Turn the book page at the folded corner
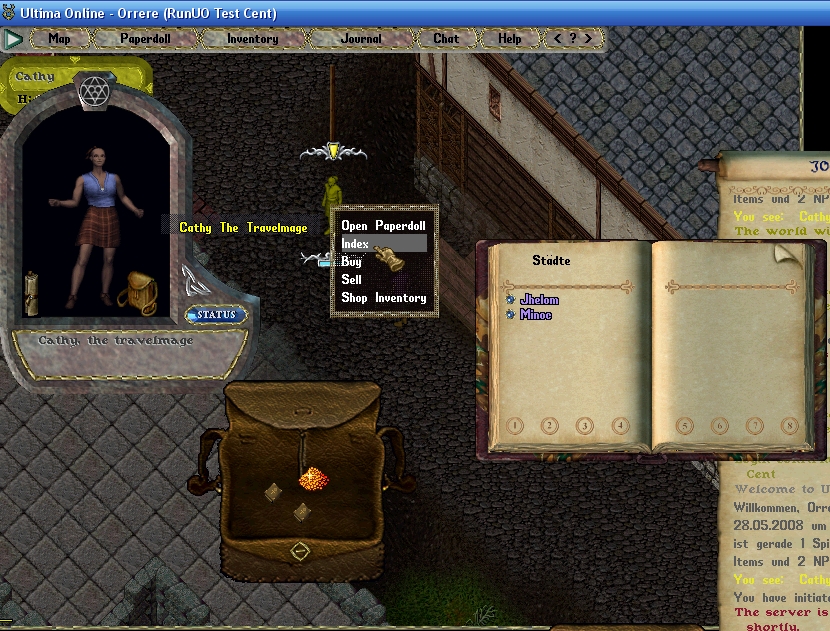The height and width of the screenshot is (631, 830). click(788, 254)
